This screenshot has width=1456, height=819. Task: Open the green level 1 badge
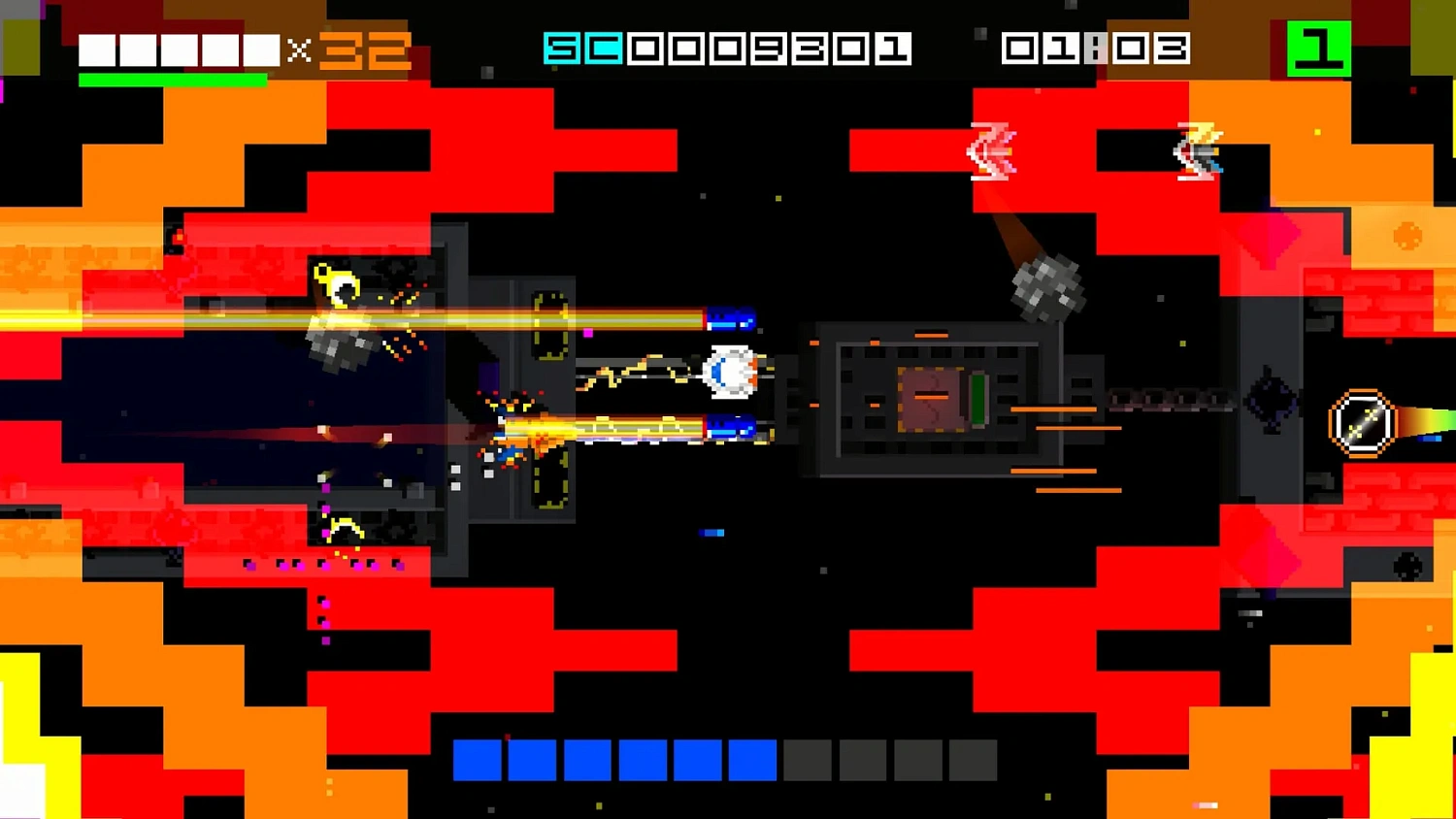pyautogui.click(x=1321, y=46)
